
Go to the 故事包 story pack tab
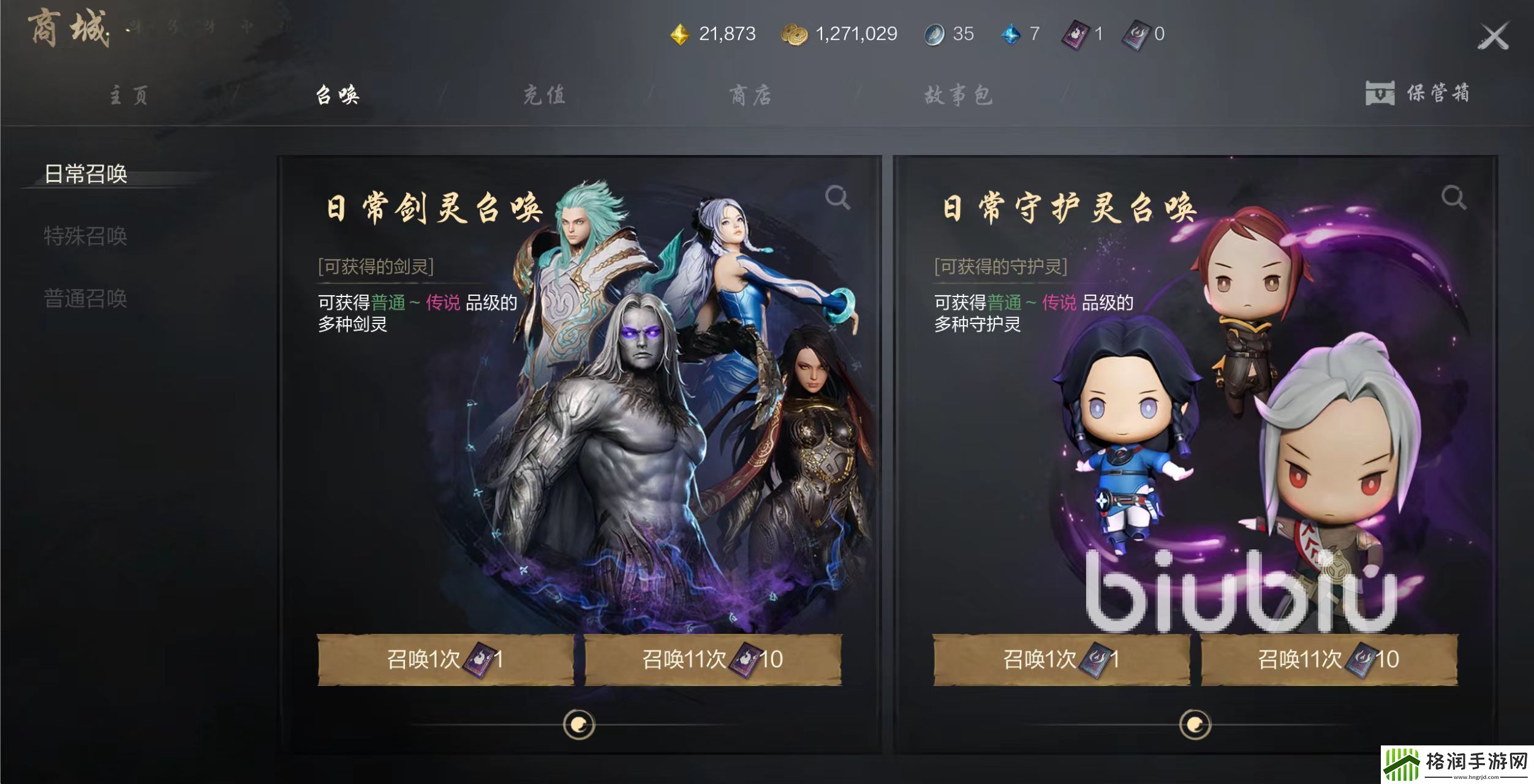(957, 95)
